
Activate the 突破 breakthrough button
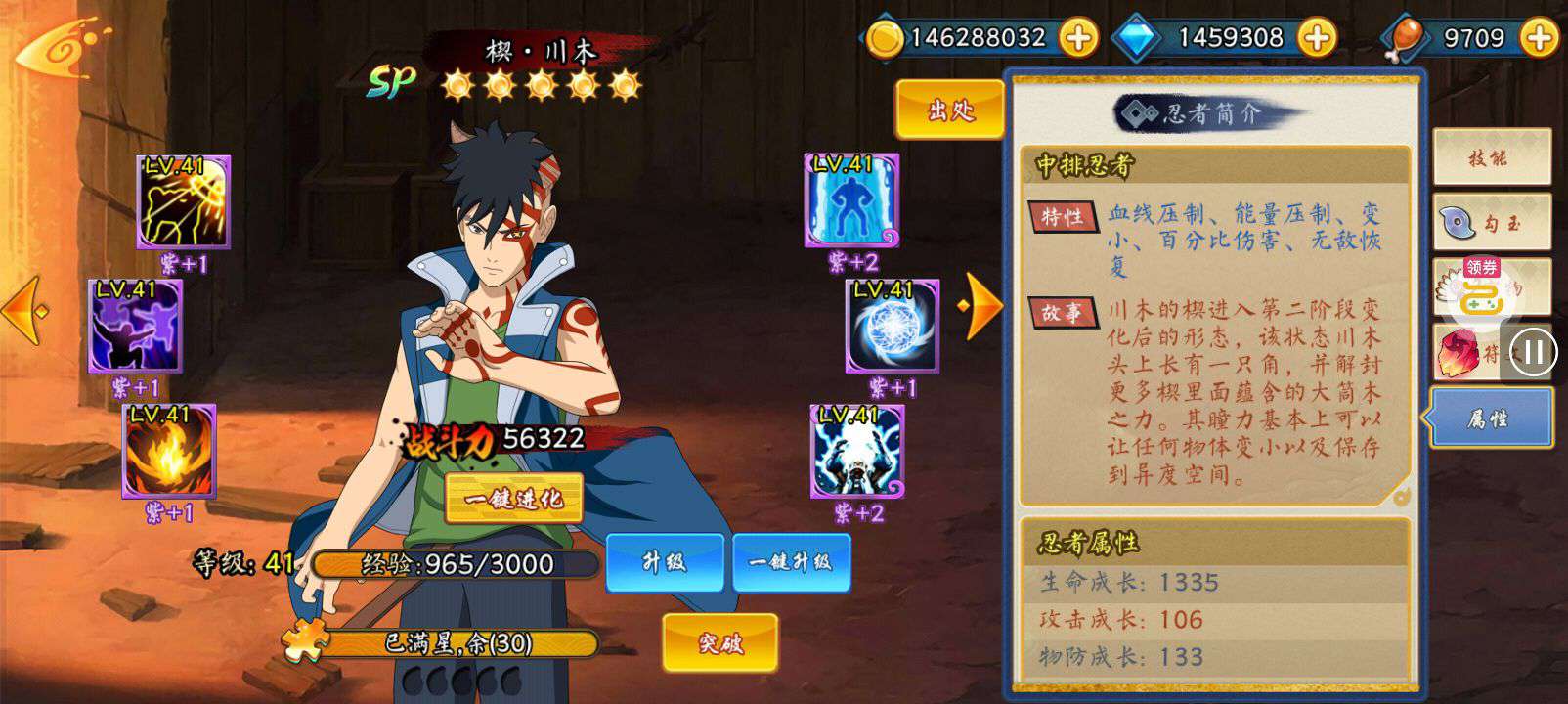(719, 642)
